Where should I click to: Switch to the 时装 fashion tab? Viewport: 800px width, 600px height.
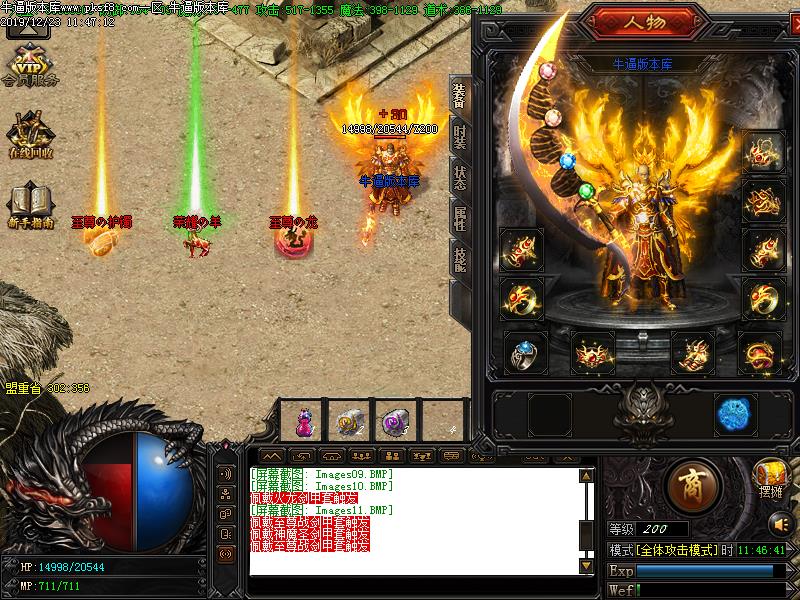point(459,137)
